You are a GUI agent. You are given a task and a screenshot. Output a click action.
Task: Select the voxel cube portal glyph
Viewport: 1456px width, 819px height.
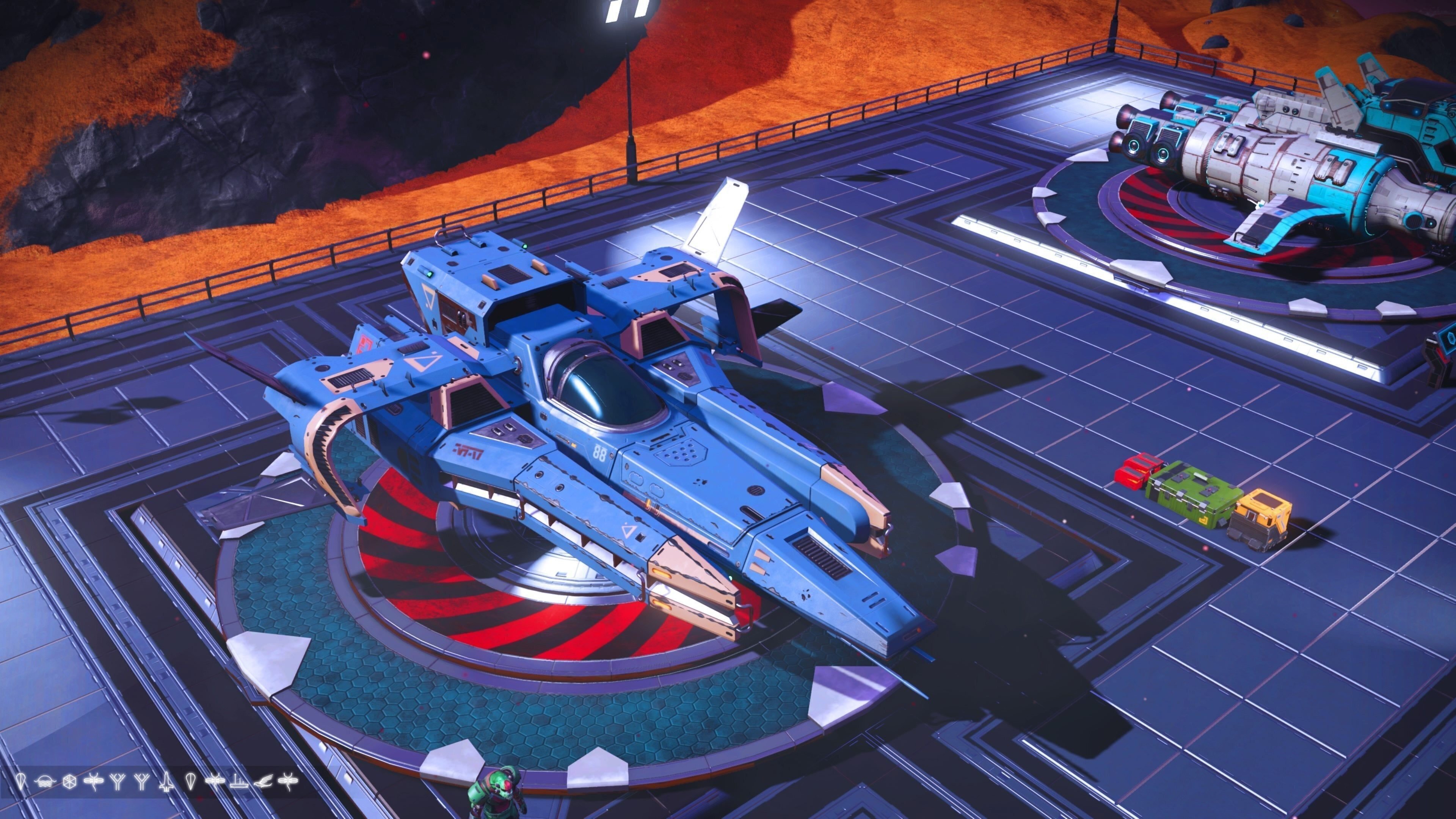69,781
